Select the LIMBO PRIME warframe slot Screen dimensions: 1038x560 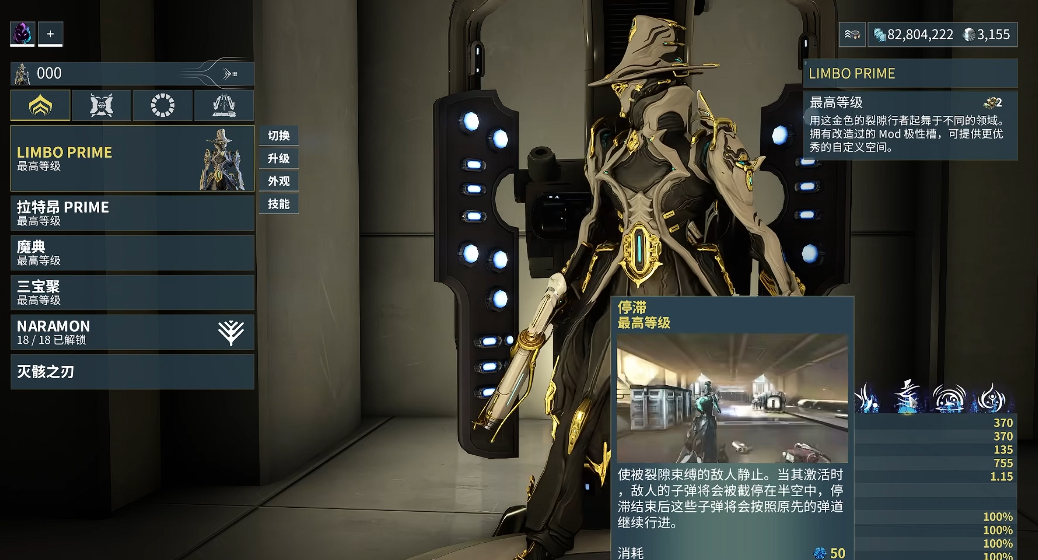(x=110, y=159)
